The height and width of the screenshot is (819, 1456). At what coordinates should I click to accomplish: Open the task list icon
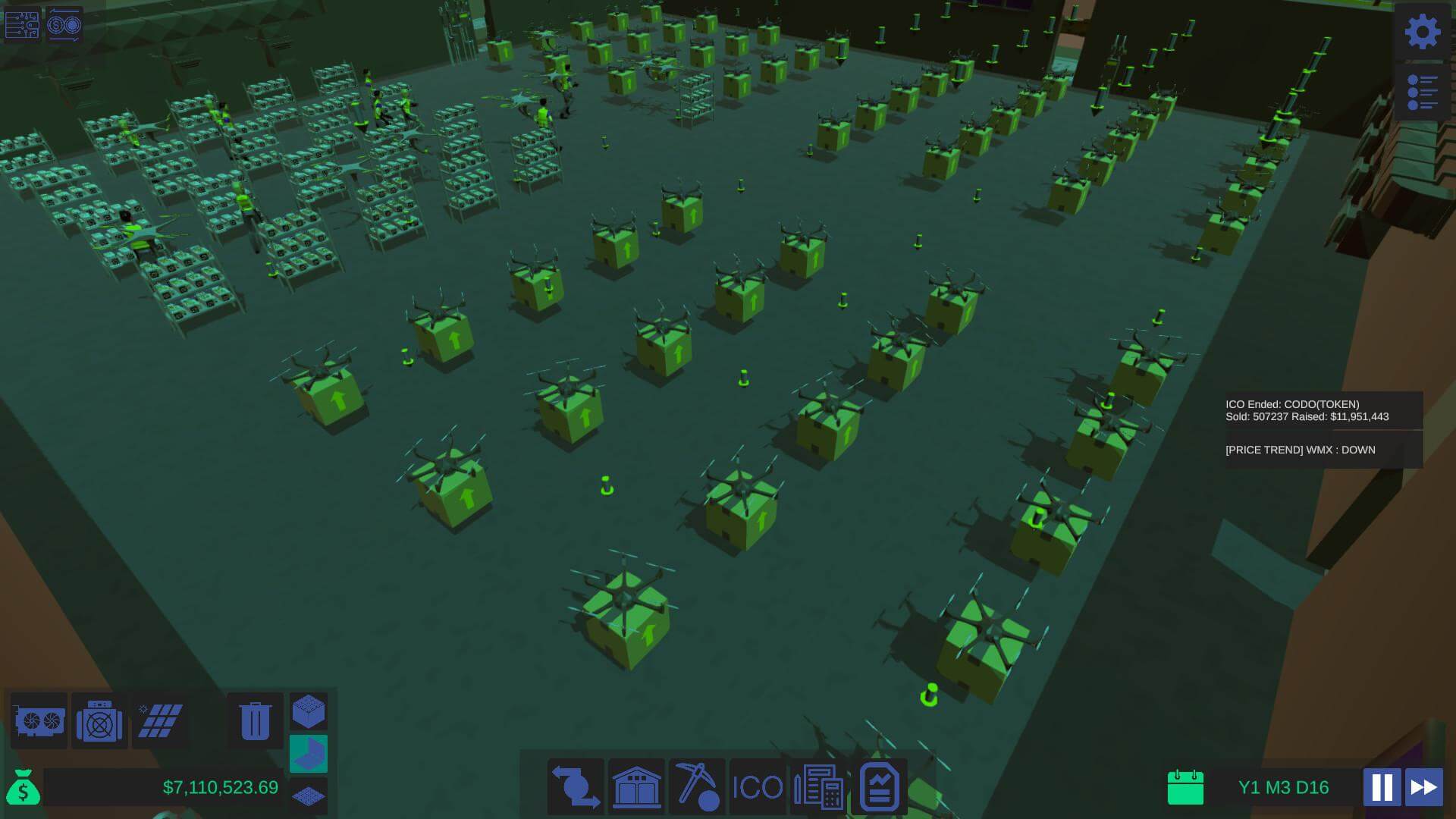pos(1422,92)
